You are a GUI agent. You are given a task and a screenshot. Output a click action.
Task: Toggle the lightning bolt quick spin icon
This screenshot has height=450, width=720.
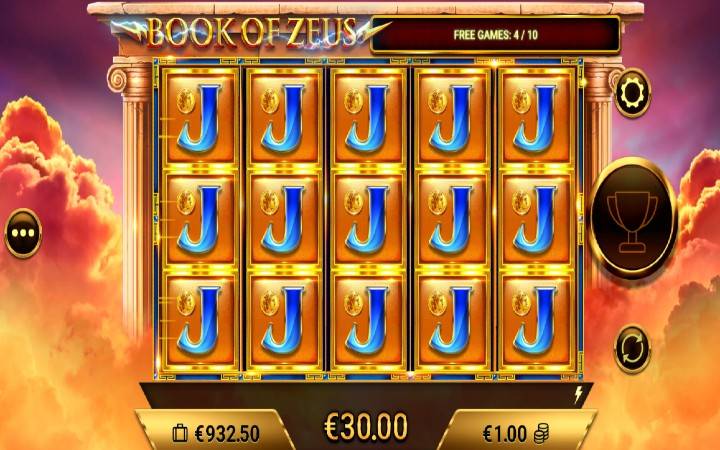tap(576, 394)
